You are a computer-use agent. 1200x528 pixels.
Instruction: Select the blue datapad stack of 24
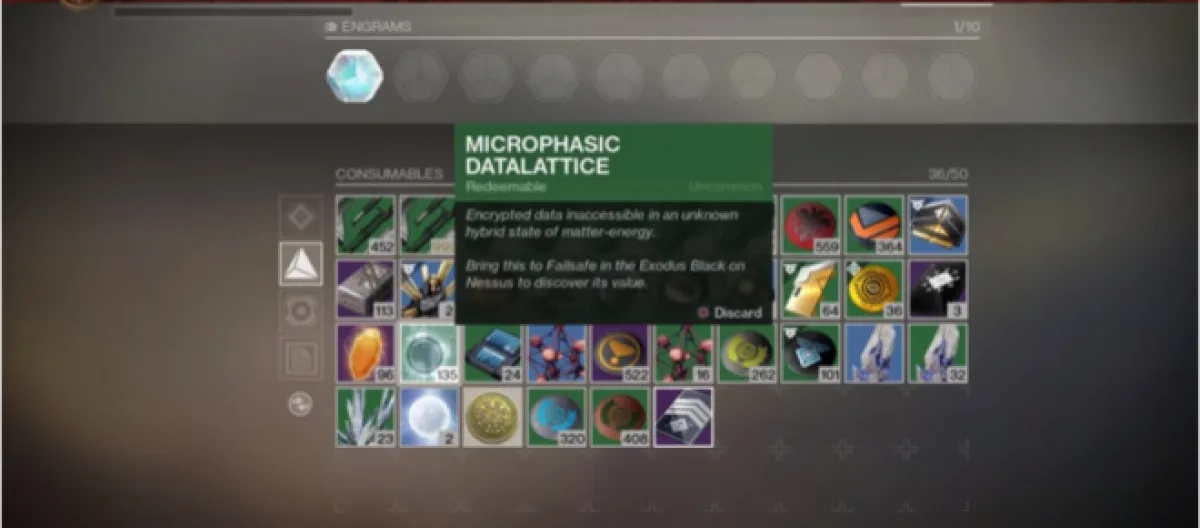493,353
